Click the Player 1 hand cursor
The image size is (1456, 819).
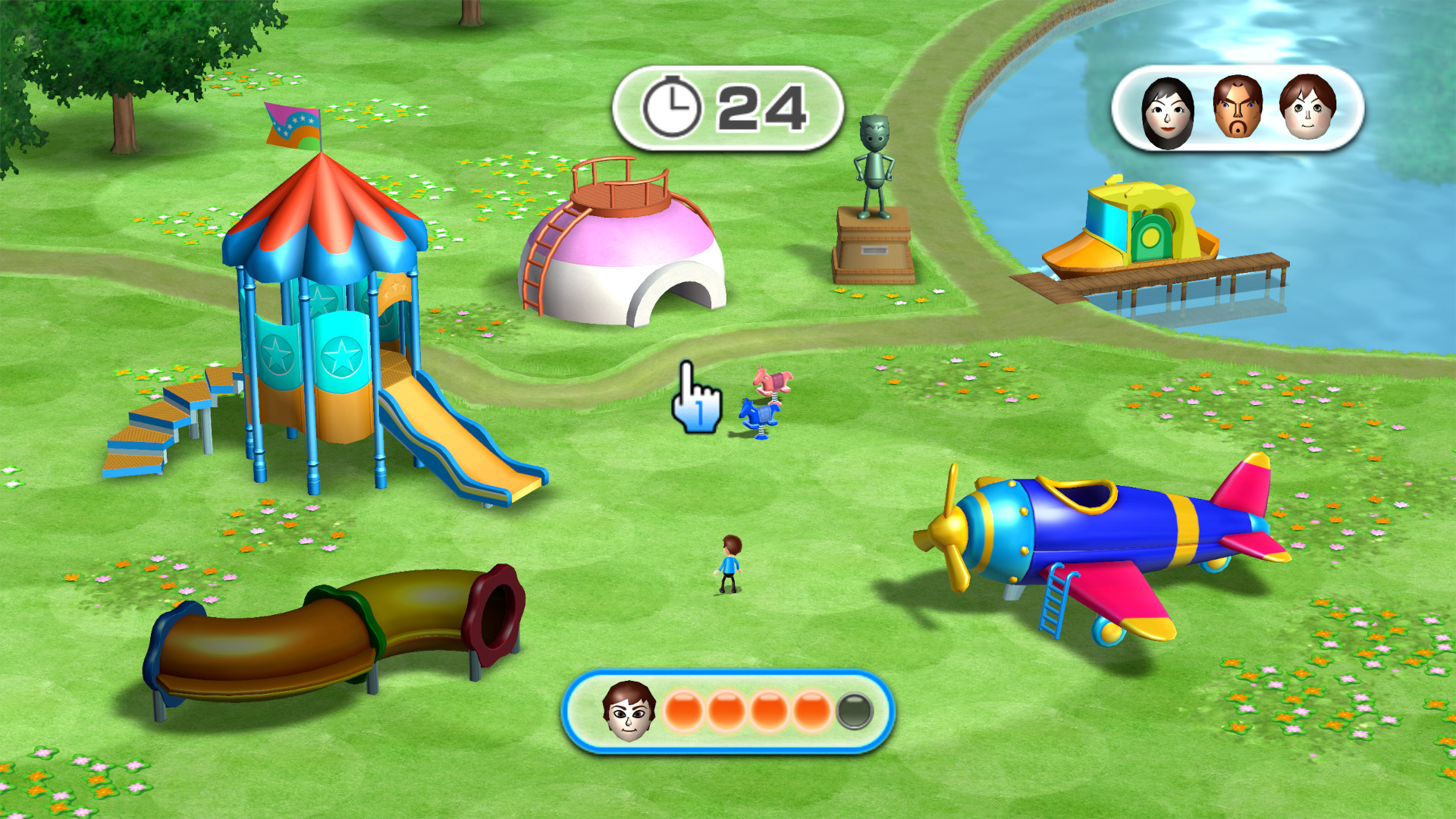pyautogui.click(x=698, y=400)
